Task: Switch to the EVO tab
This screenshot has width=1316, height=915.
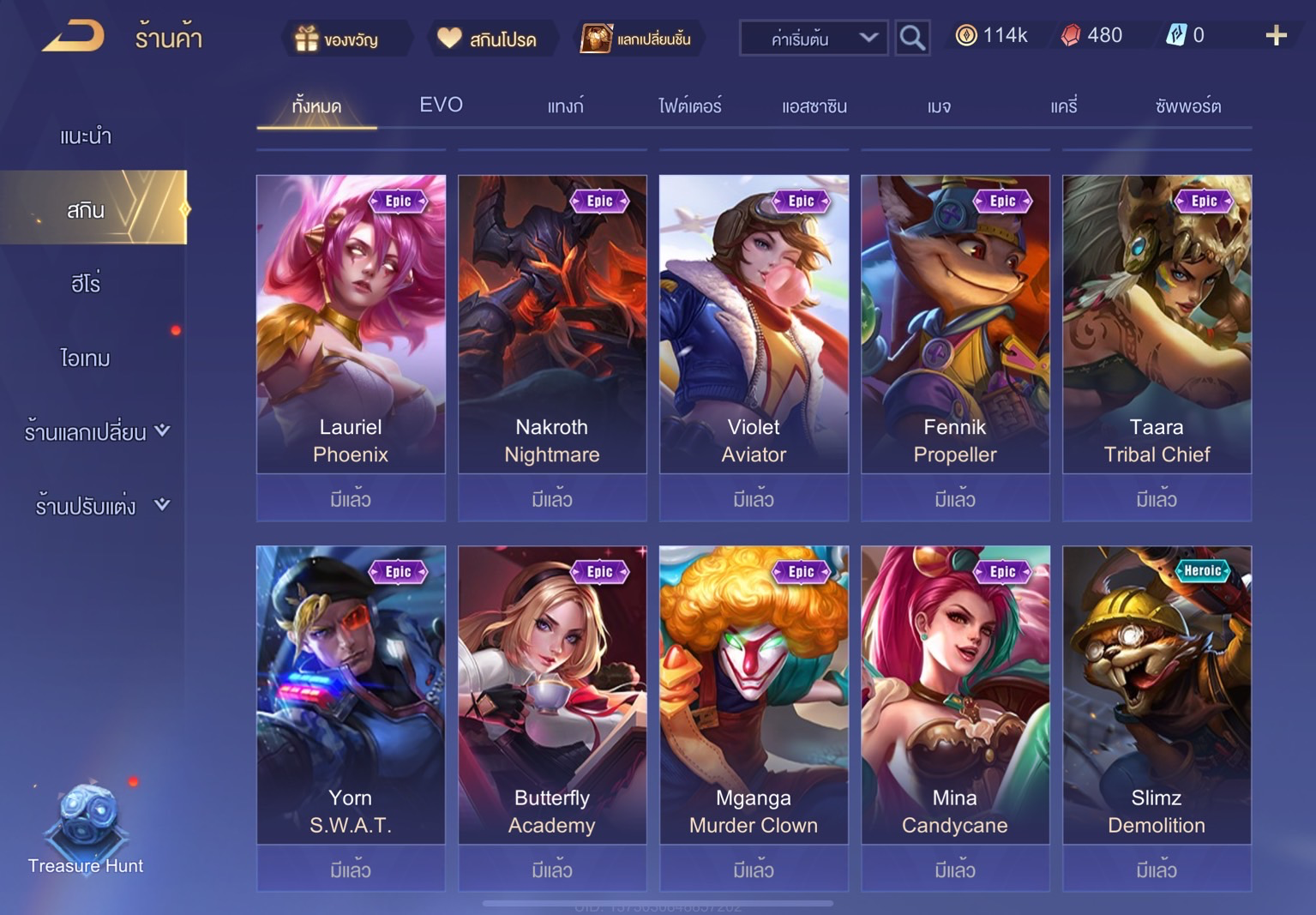Action: pos(441,105)
